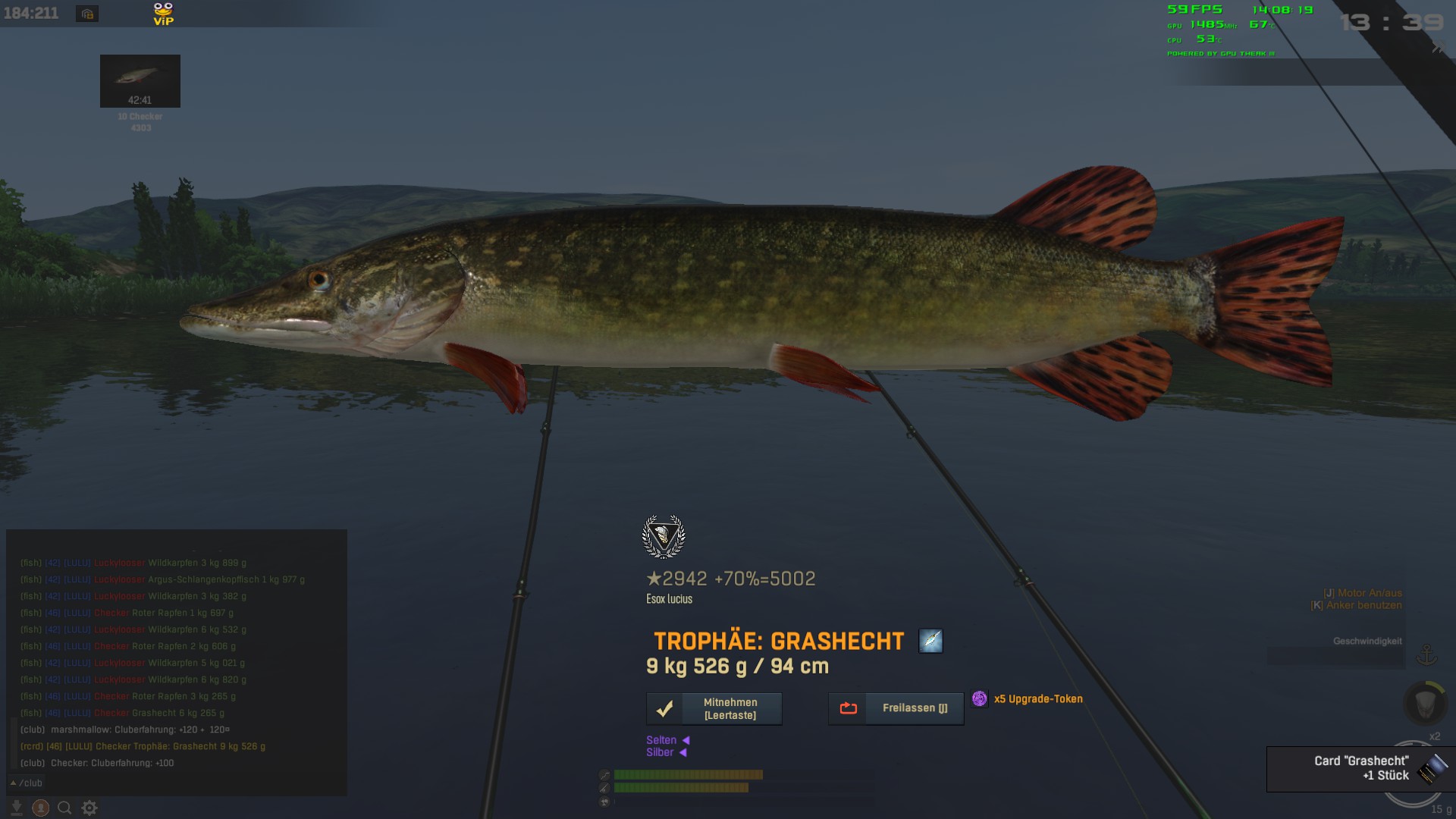The image size is (1456, 819).
Task: Keep the fish with the Mitnehmen button
Action: click(714, 708)
